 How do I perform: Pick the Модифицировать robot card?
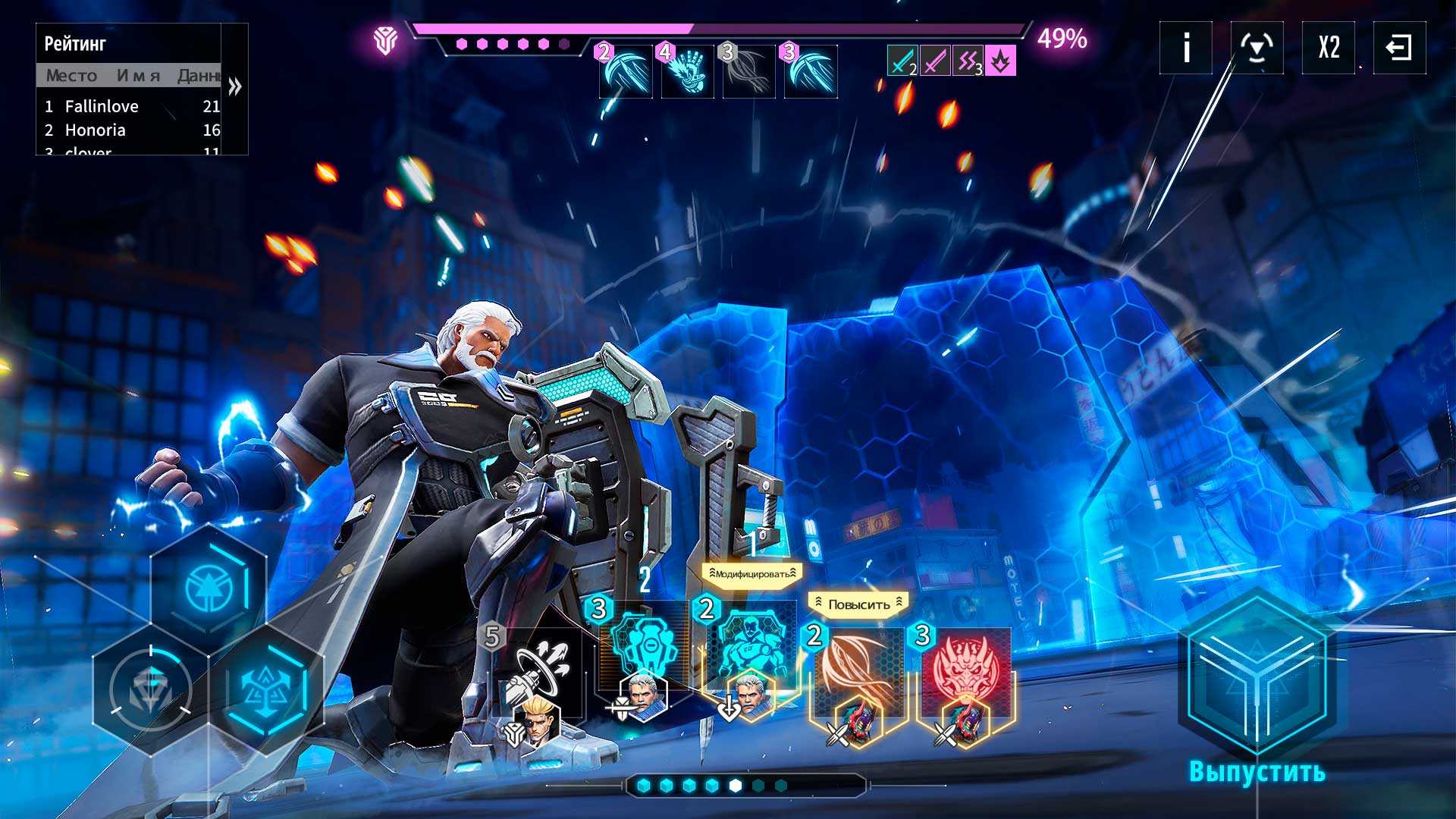[x=749, y=652]
